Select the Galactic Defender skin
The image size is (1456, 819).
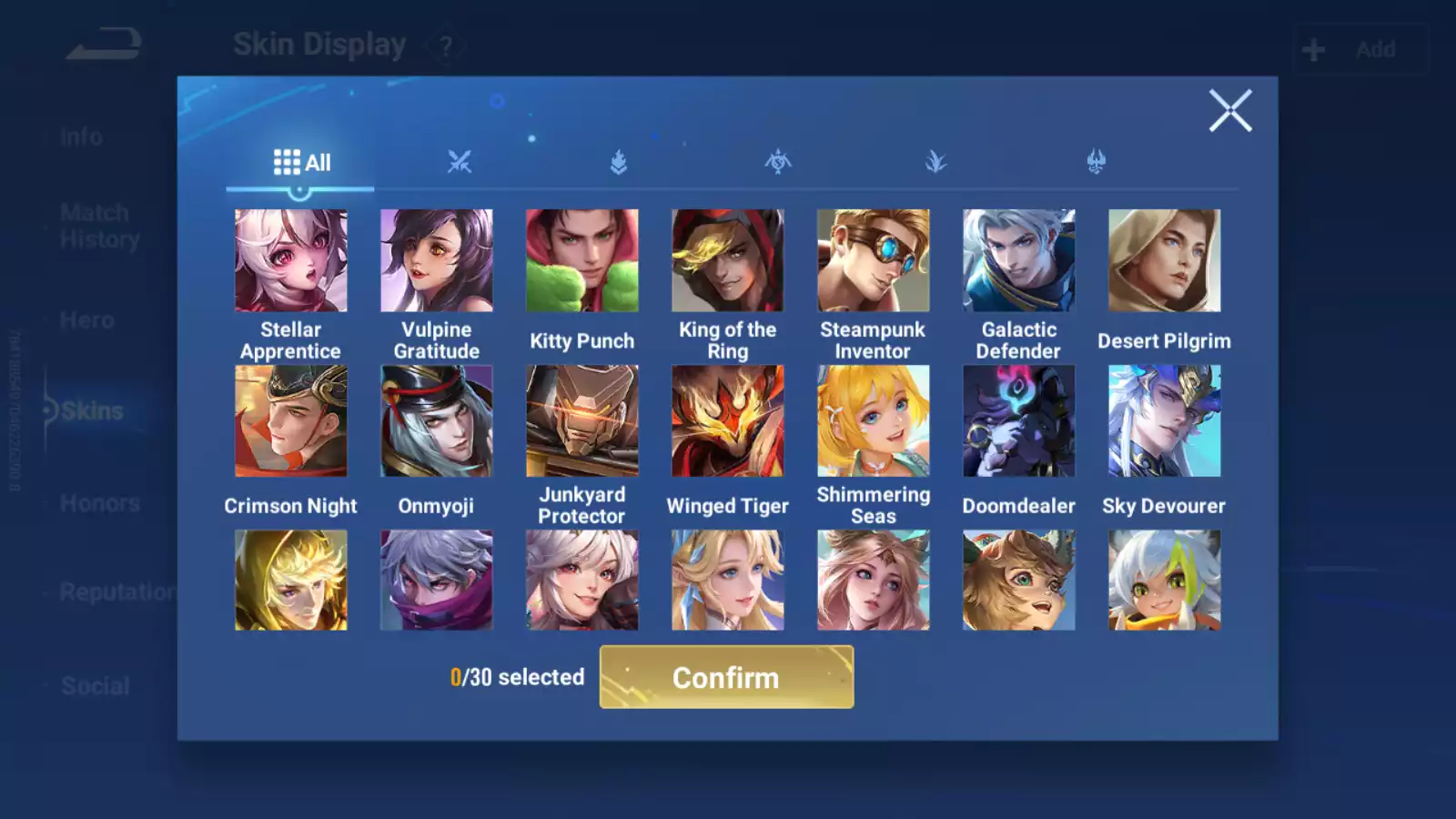point(1019,261)
